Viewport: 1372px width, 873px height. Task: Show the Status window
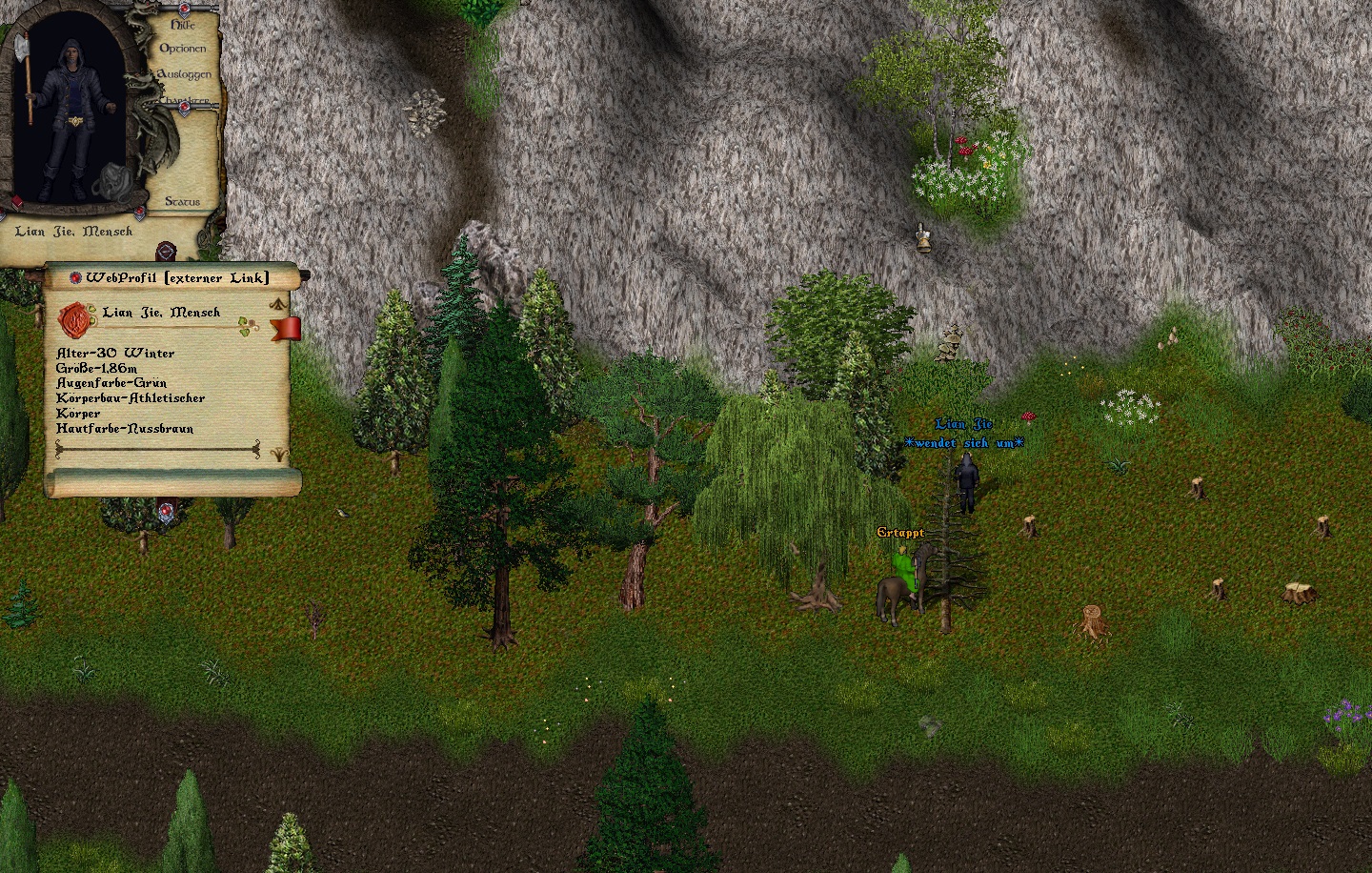[x=182, y=201]
